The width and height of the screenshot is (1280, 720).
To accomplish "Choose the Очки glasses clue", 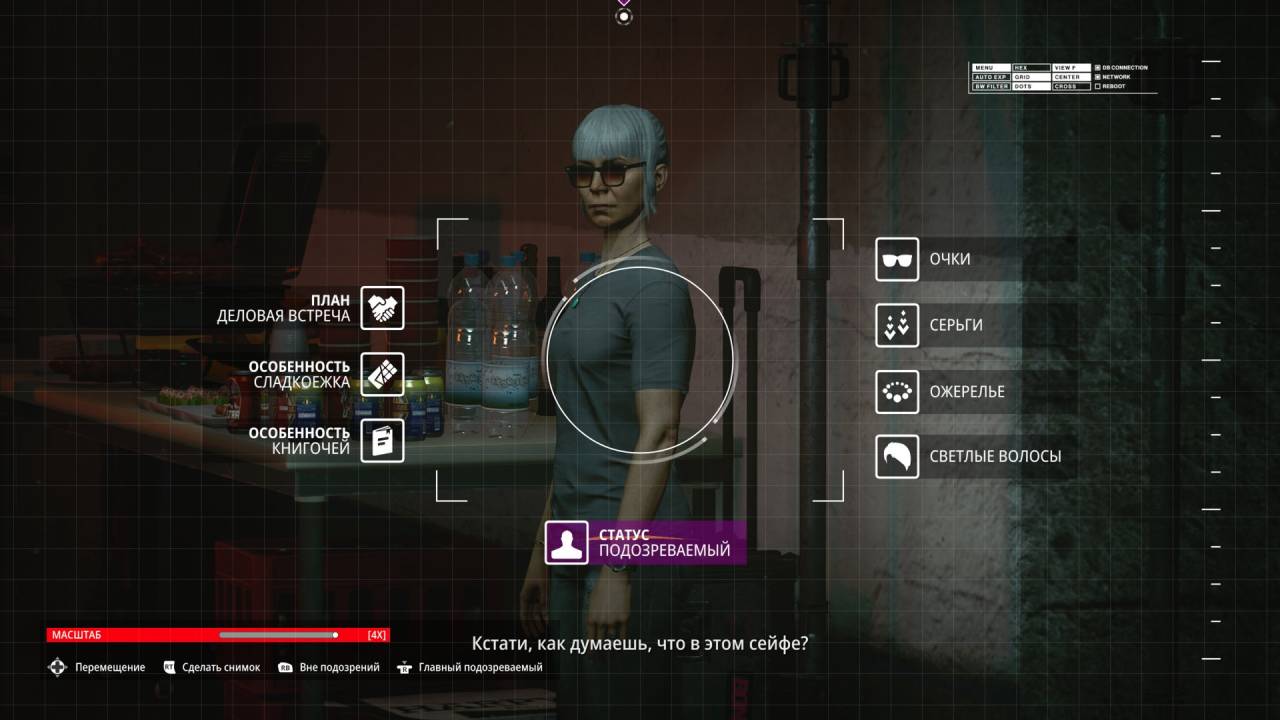I will point(897,259).
